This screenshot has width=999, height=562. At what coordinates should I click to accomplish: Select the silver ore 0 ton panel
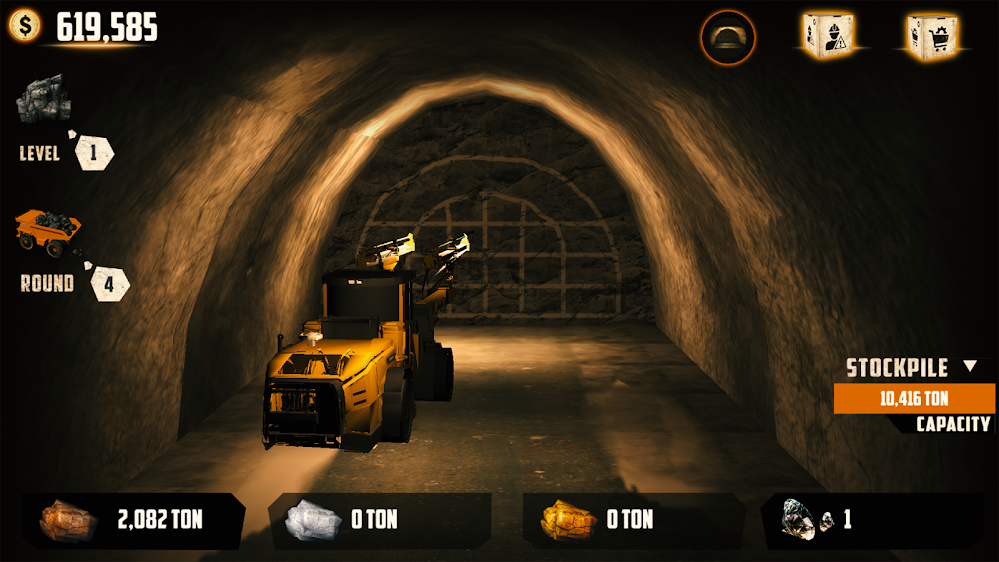pyautogui.click(x=379, y=520)
